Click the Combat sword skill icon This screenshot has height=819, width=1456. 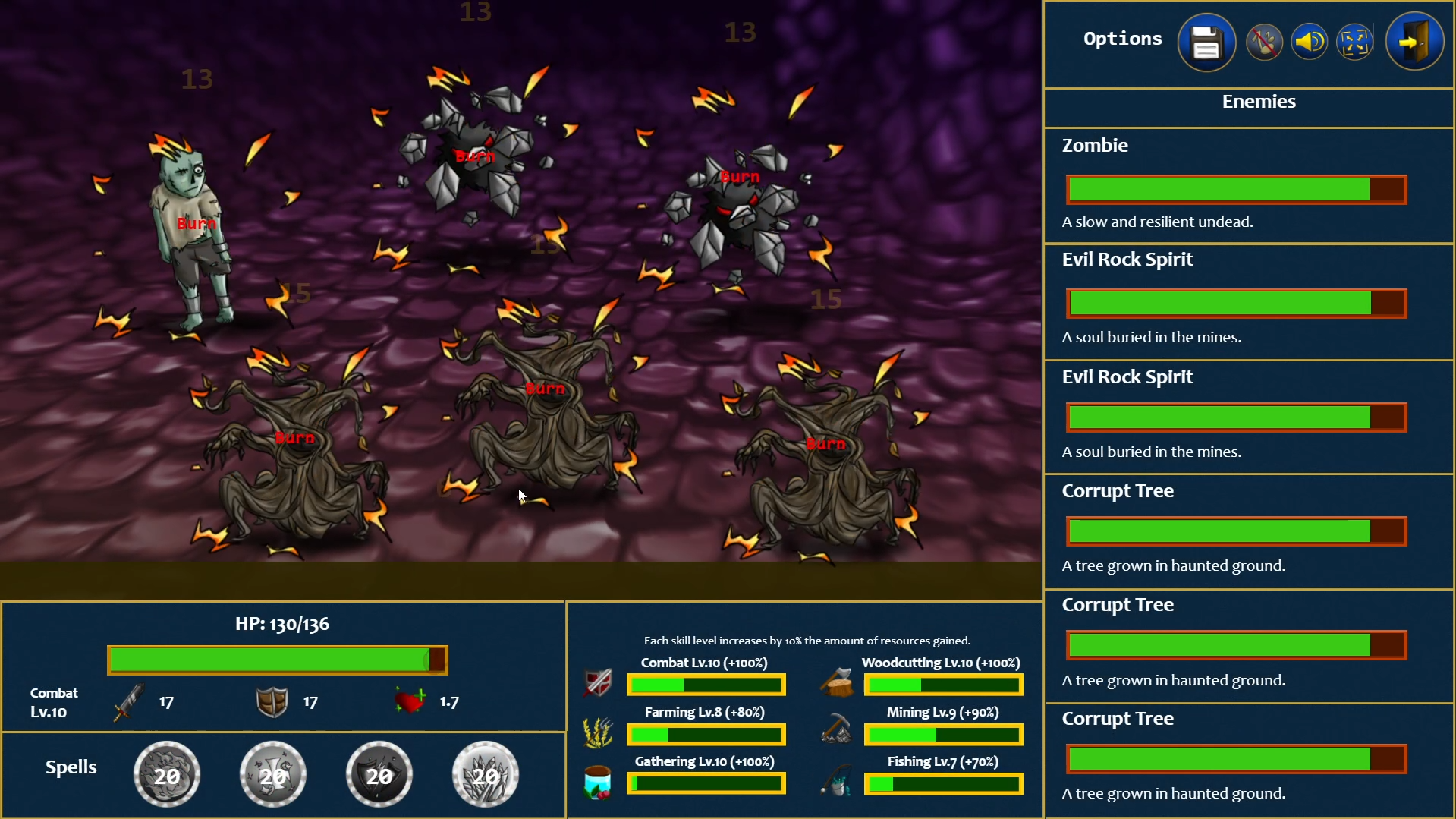(598, 682)
